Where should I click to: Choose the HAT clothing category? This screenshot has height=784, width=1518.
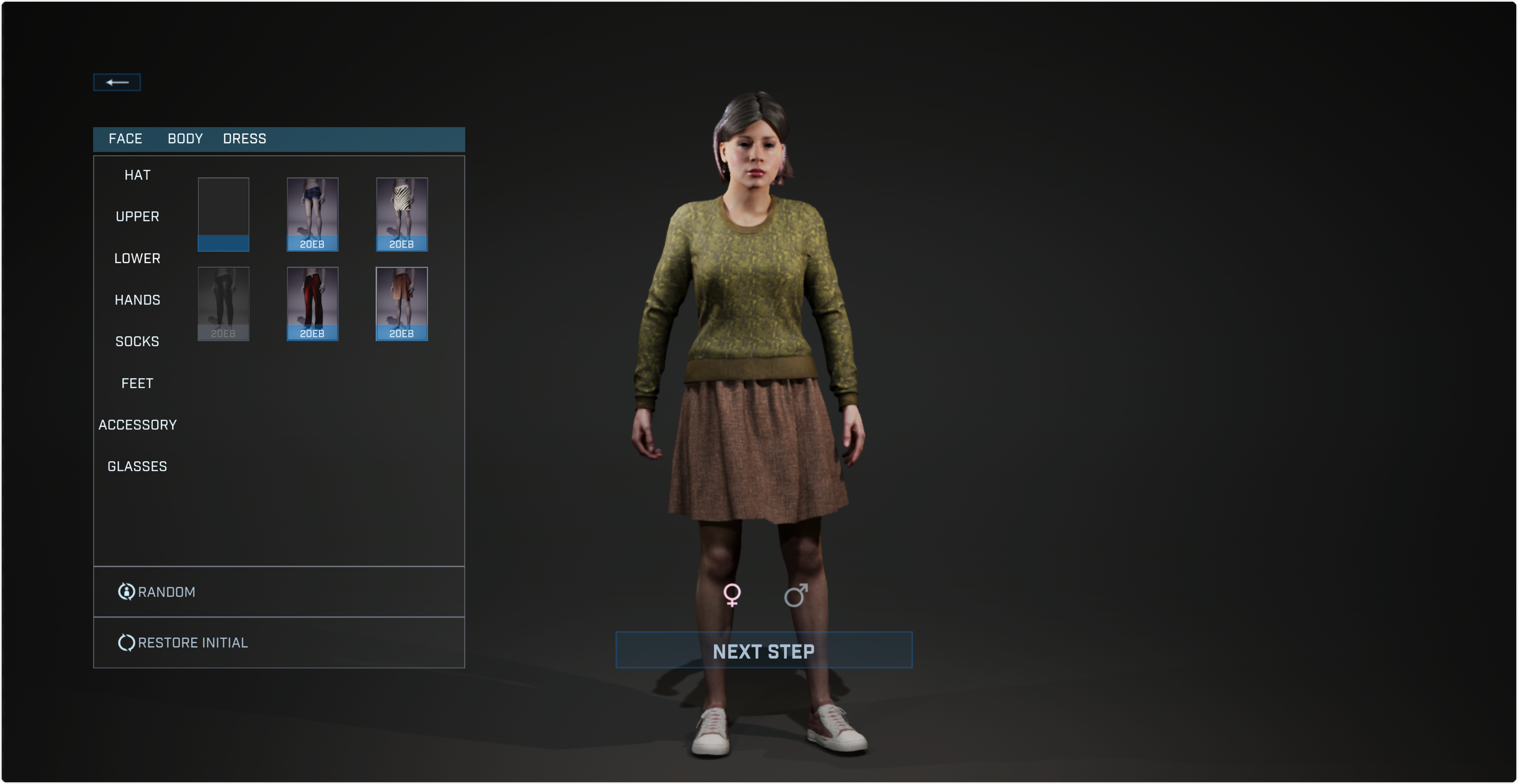tap(137, 176)
